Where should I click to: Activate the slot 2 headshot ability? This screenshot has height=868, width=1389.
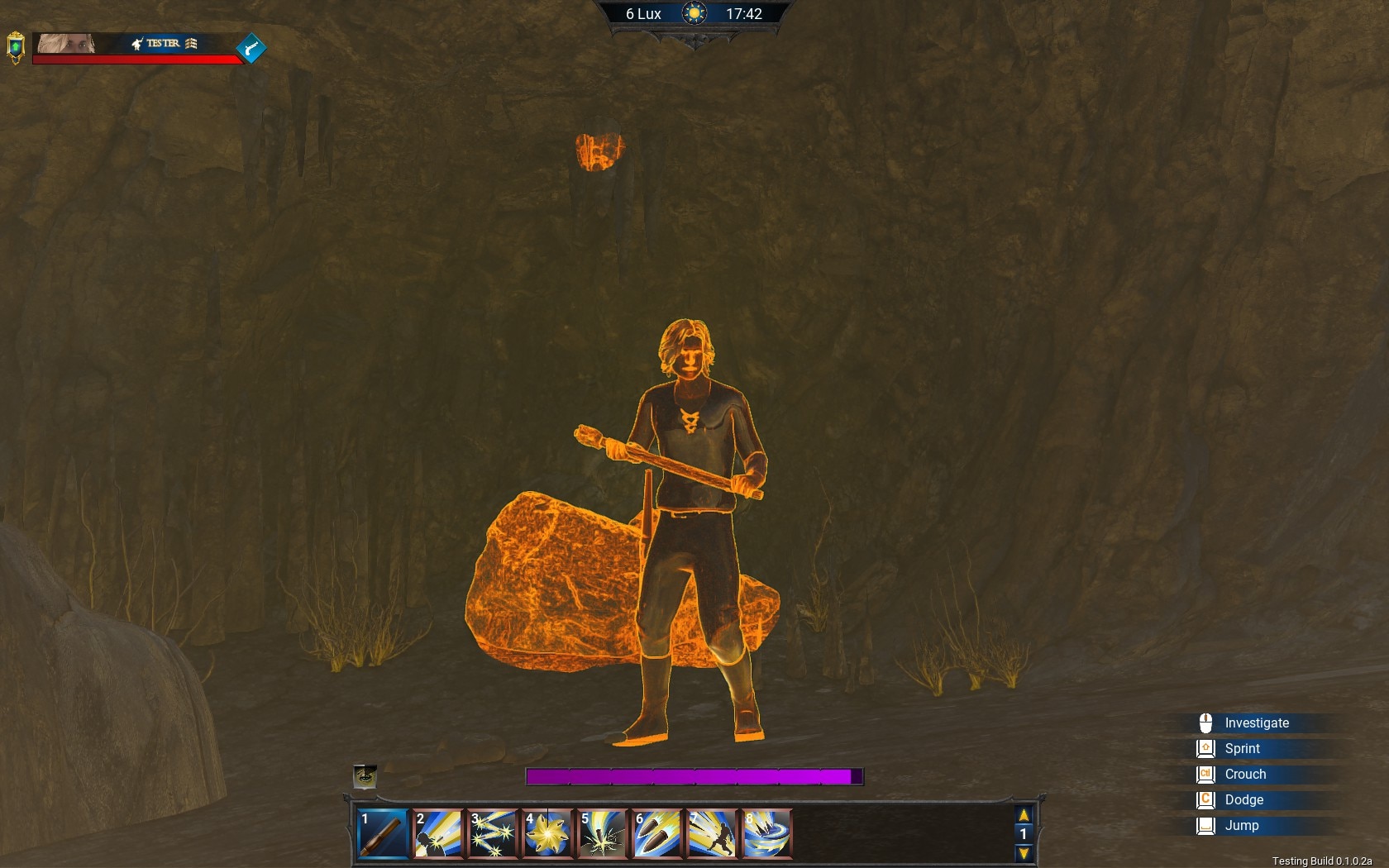[437, 833]
